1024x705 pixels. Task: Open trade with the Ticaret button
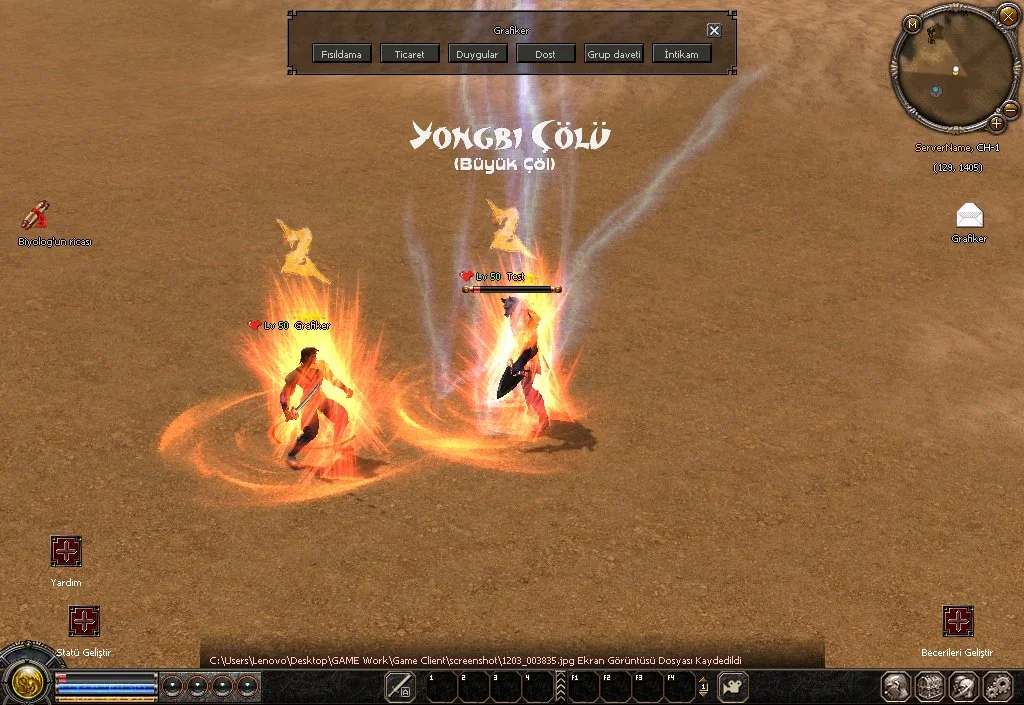click(410, 54)
